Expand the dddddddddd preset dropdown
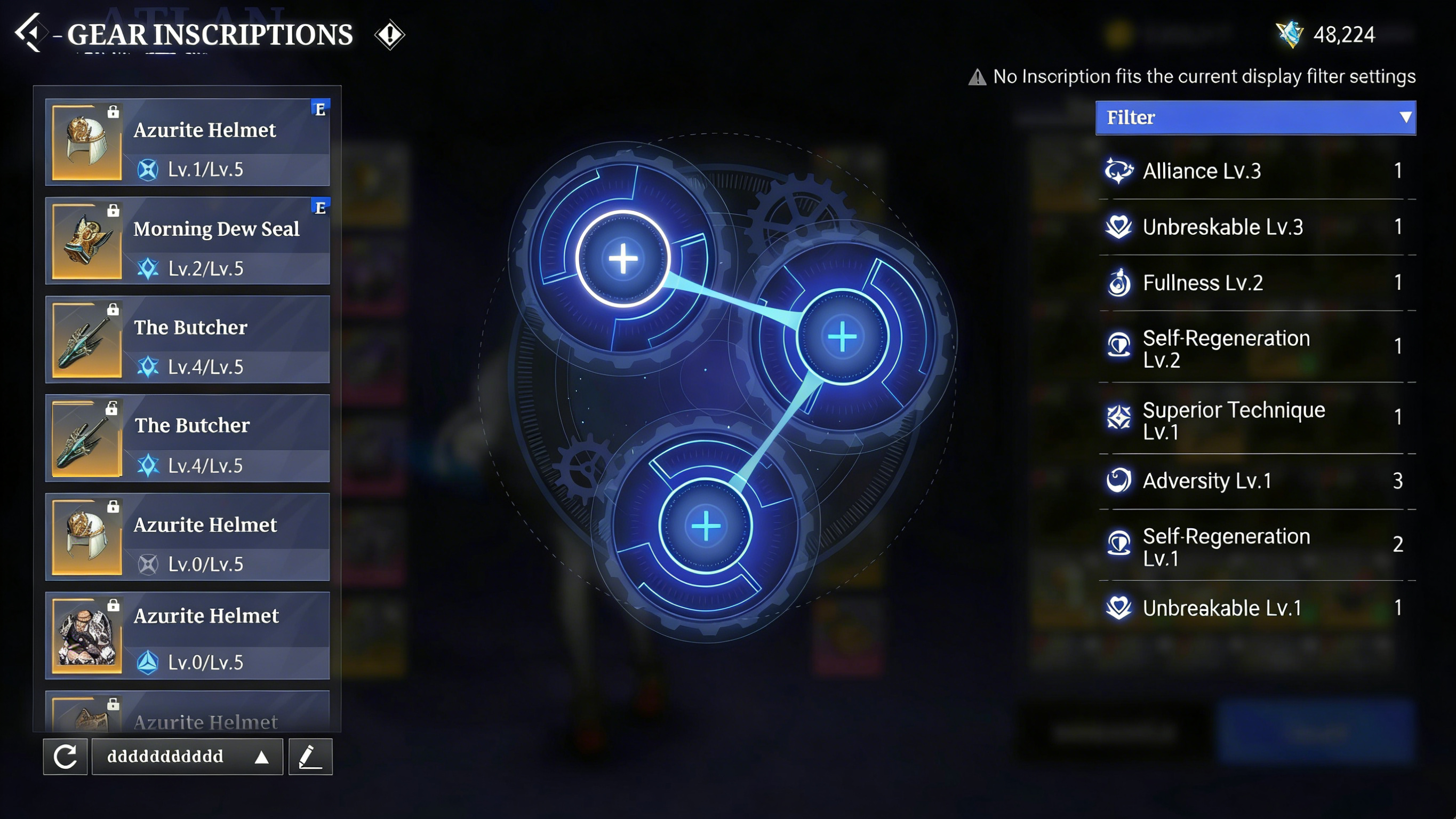1456x819 pixels. pos(187,756)
